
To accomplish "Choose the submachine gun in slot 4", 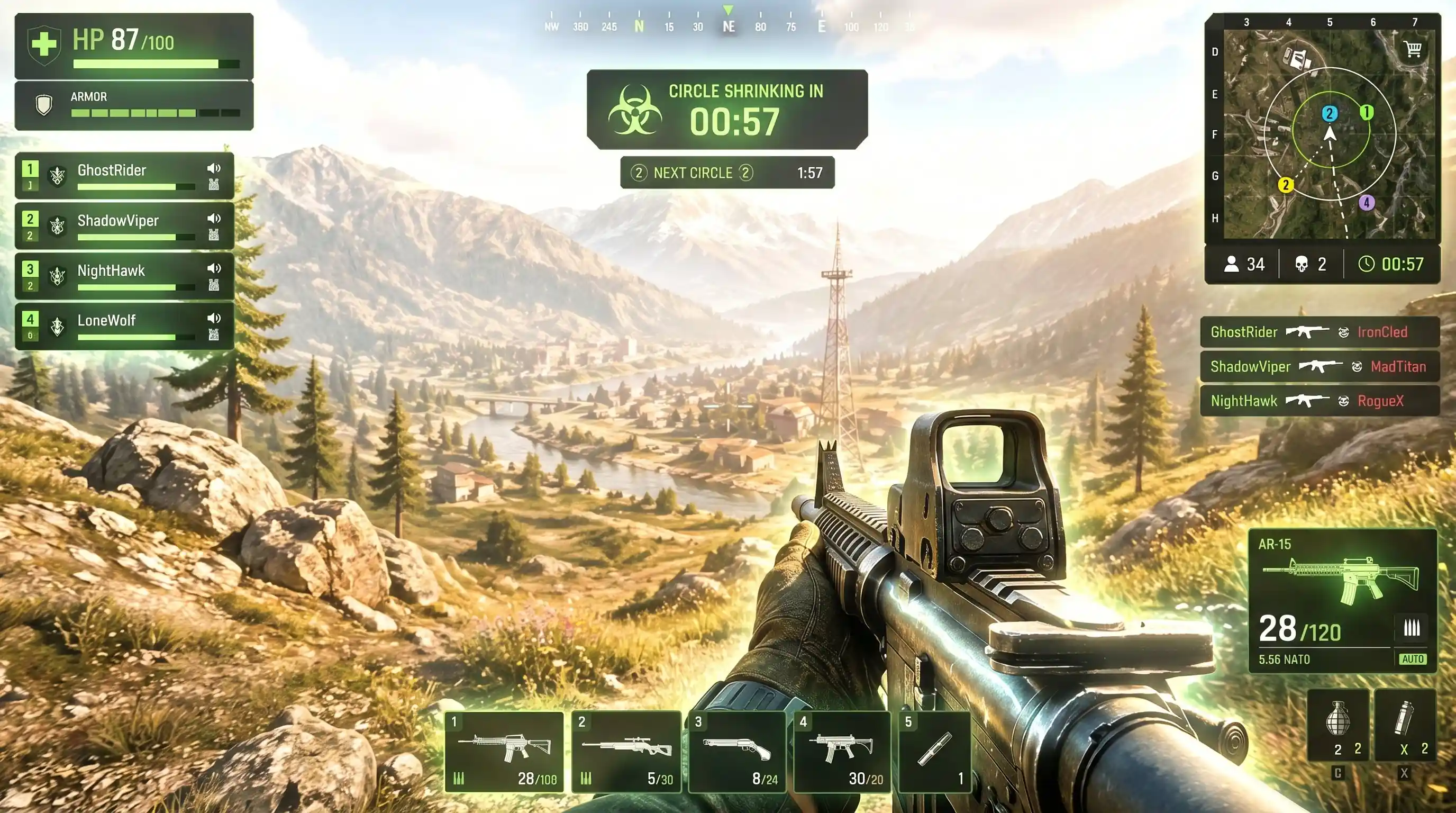I will pos(842,752).
